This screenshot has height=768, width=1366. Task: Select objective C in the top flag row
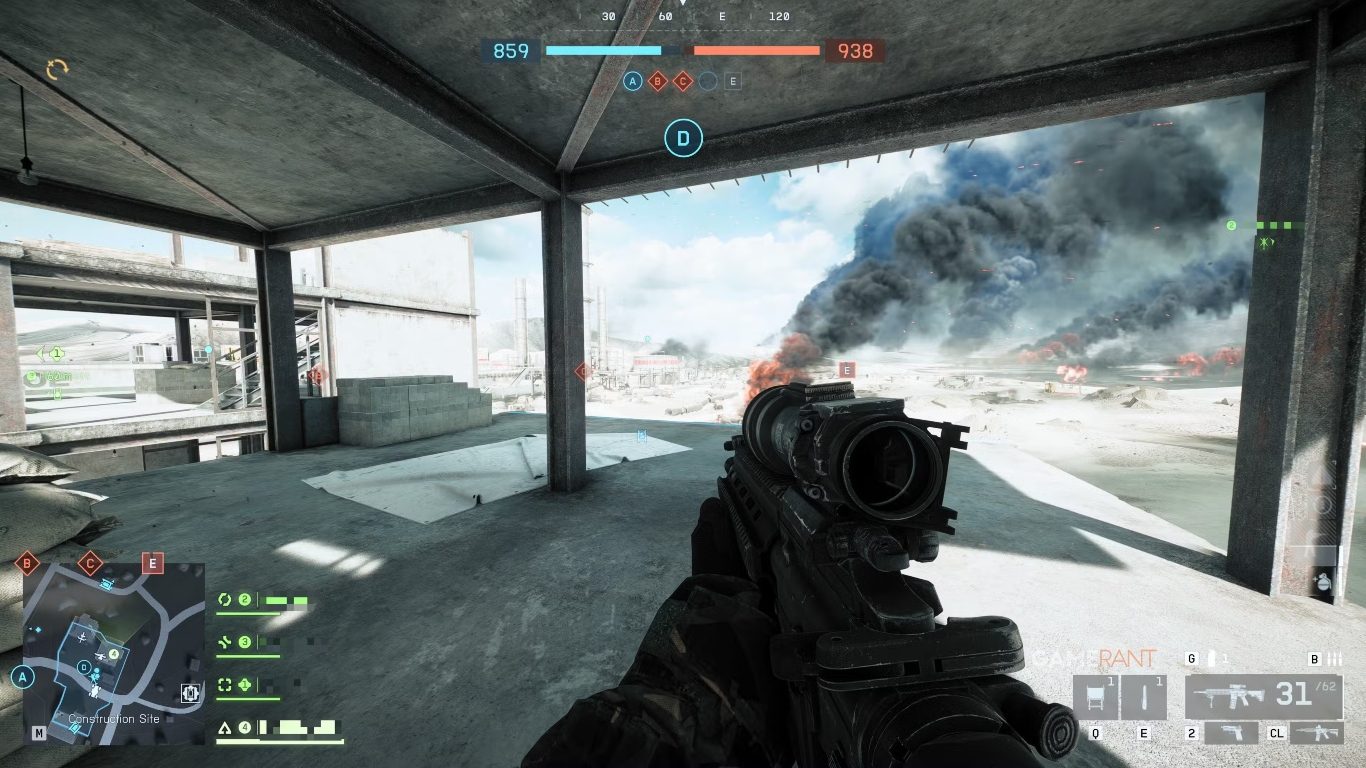click(683, 81)
